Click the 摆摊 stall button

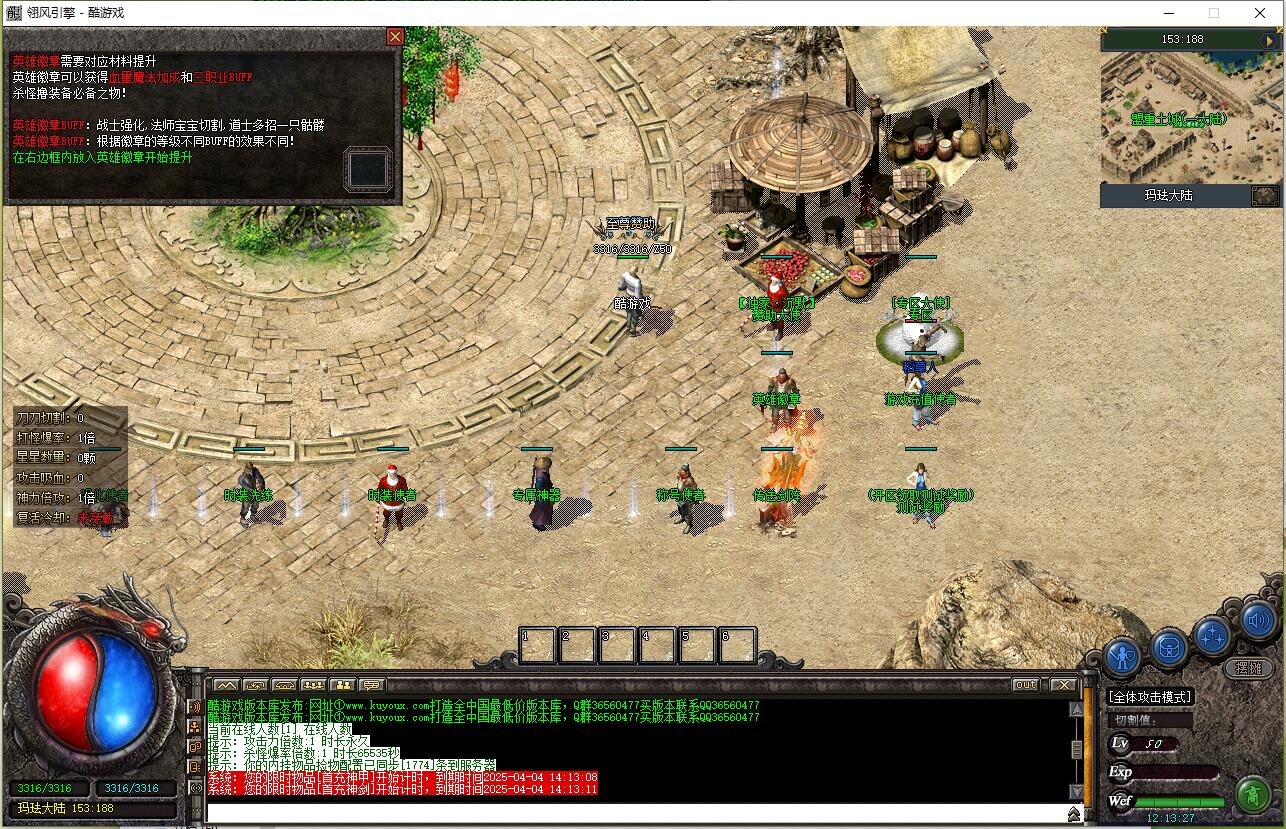[x=1248, y=668]
